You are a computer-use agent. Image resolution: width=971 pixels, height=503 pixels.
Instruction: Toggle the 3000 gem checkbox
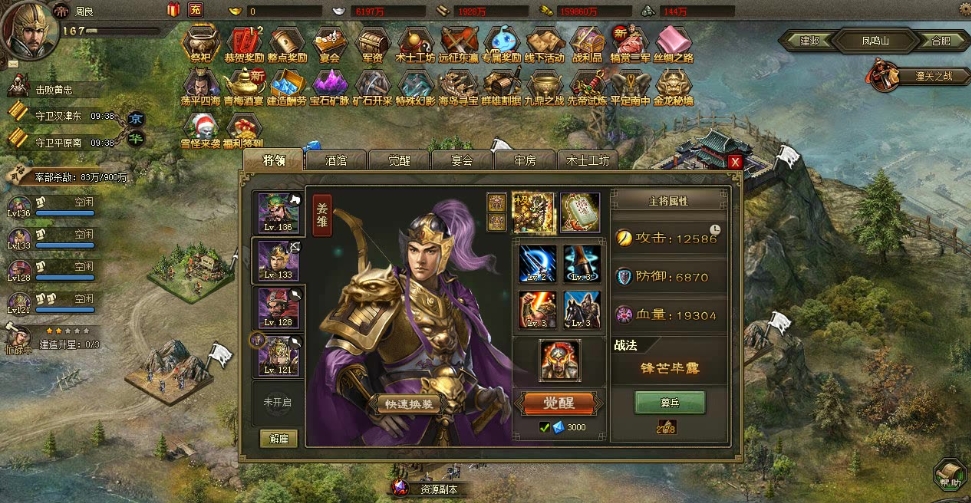(x=545, y=428)
